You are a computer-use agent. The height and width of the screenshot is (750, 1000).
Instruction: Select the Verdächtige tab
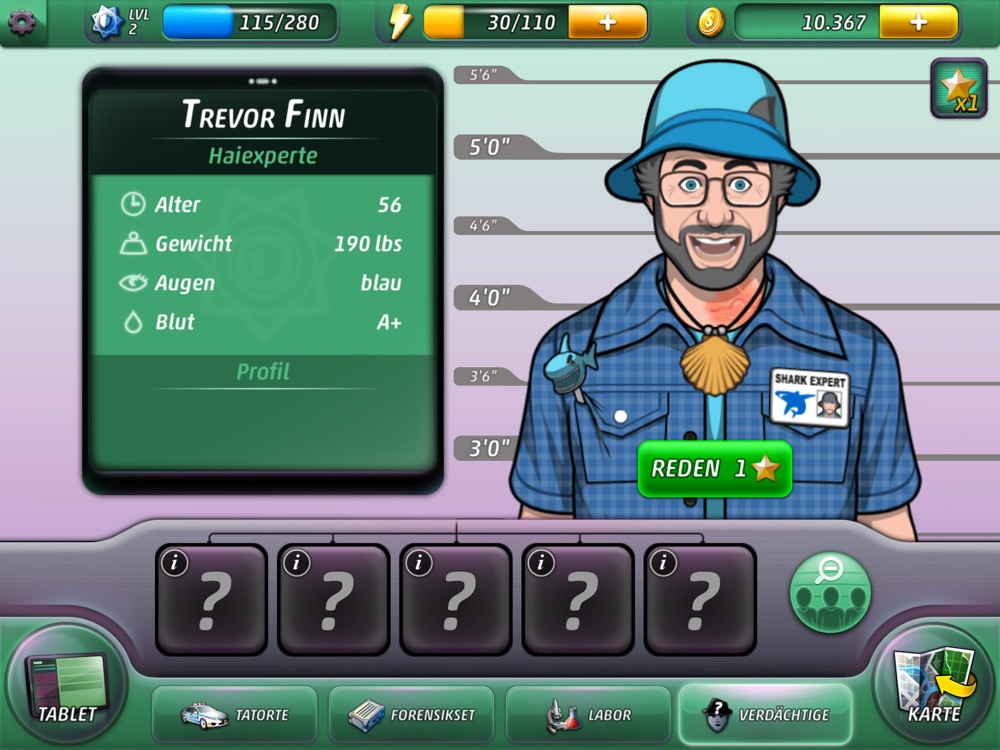point(765,715)
